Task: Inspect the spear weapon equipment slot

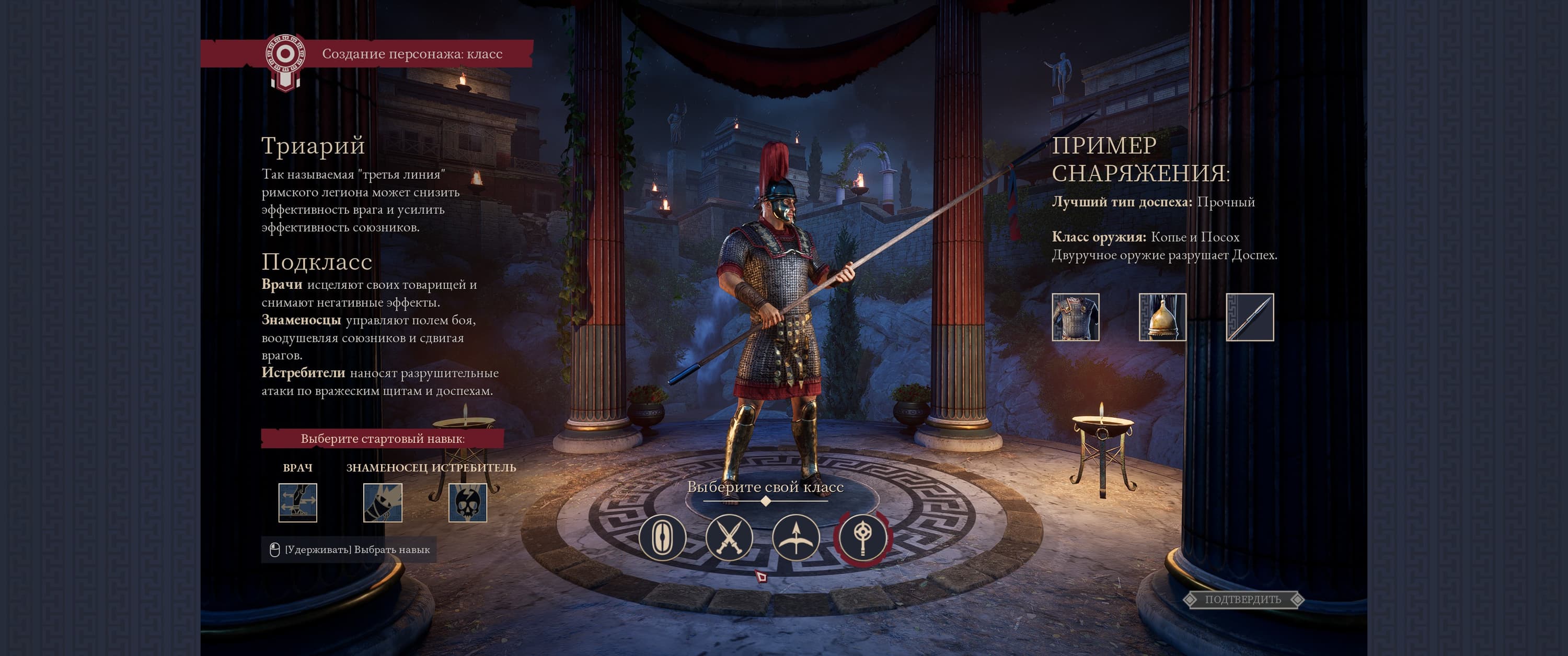Action: tap(1249, 317)
